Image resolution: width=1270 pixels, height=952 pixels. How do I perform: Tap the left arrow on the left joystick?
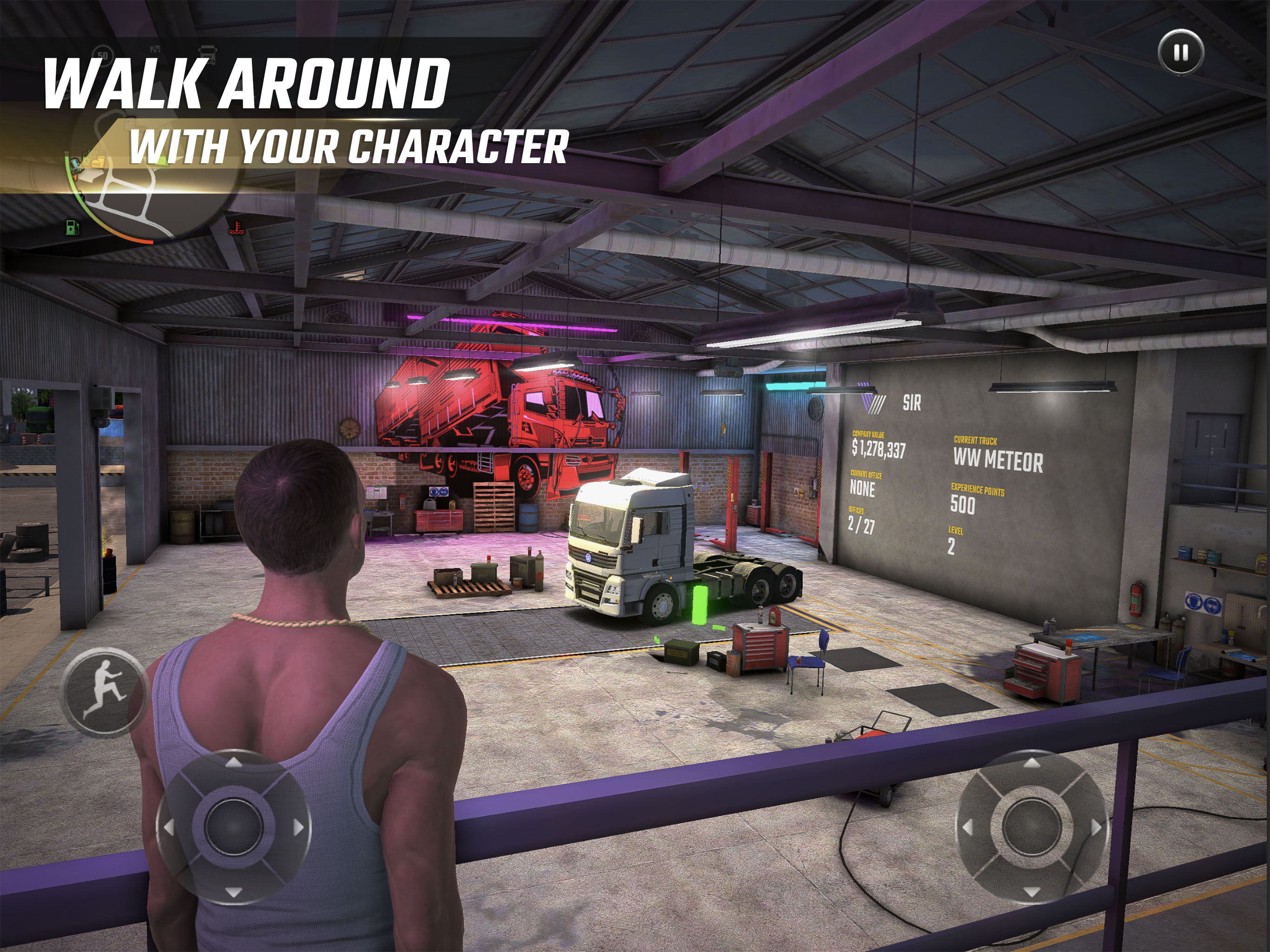tap(169, 827)
